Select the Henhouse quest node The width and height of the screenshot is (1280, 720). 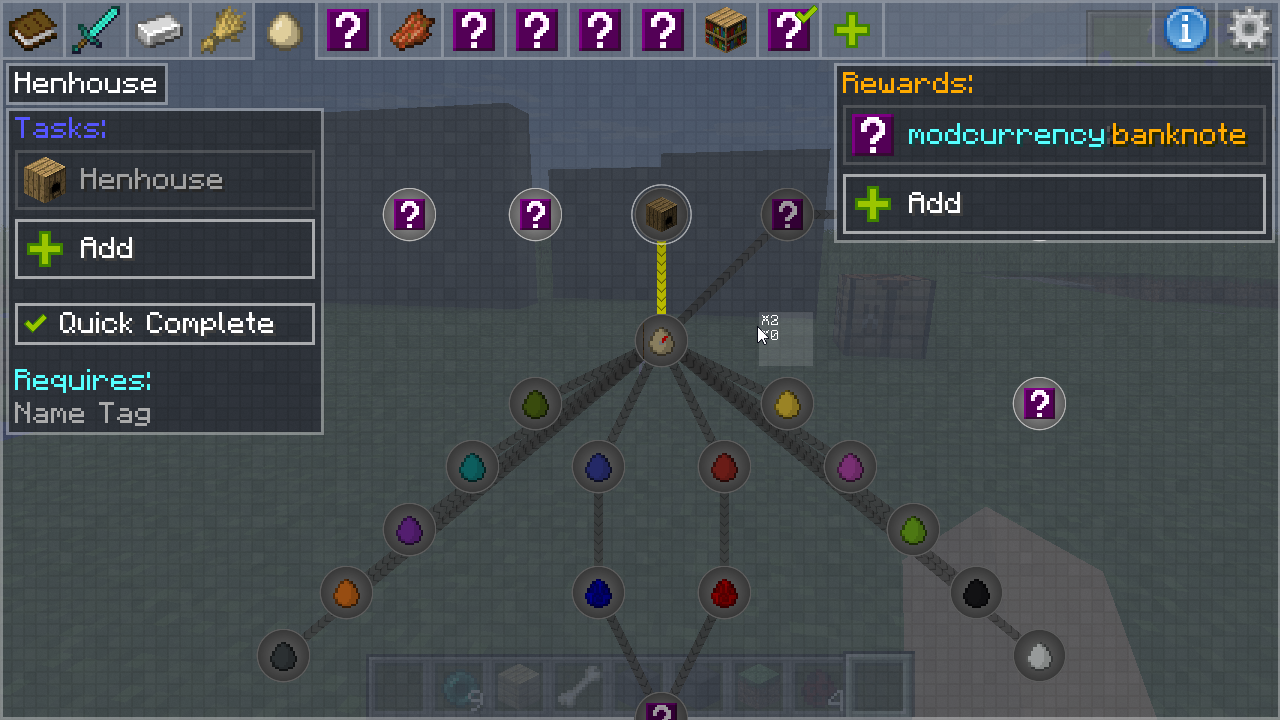pos(661,214)
